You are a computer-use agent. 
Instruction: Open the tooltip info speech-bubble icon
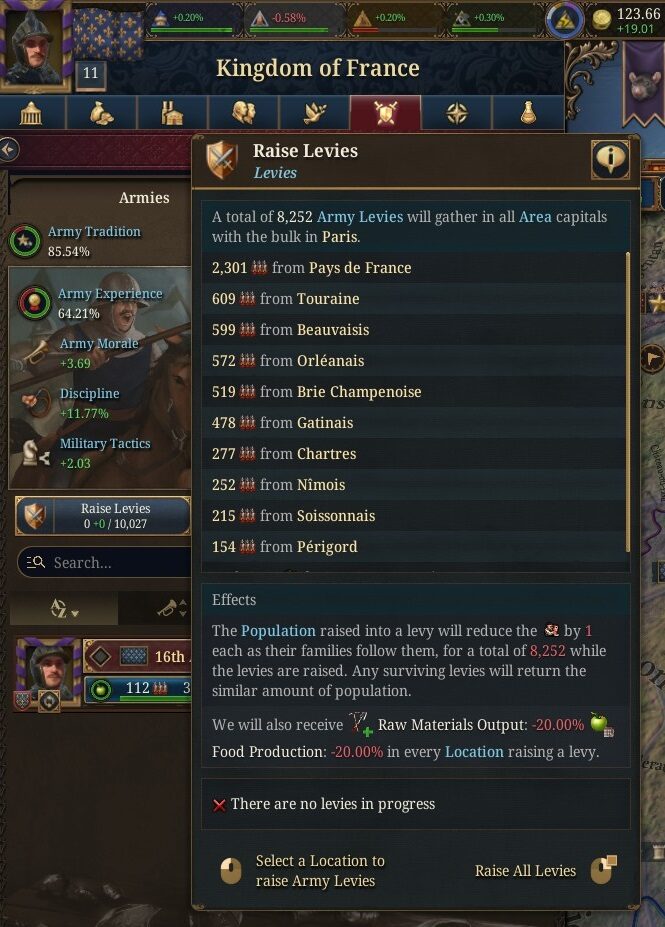tap(610, 160)
